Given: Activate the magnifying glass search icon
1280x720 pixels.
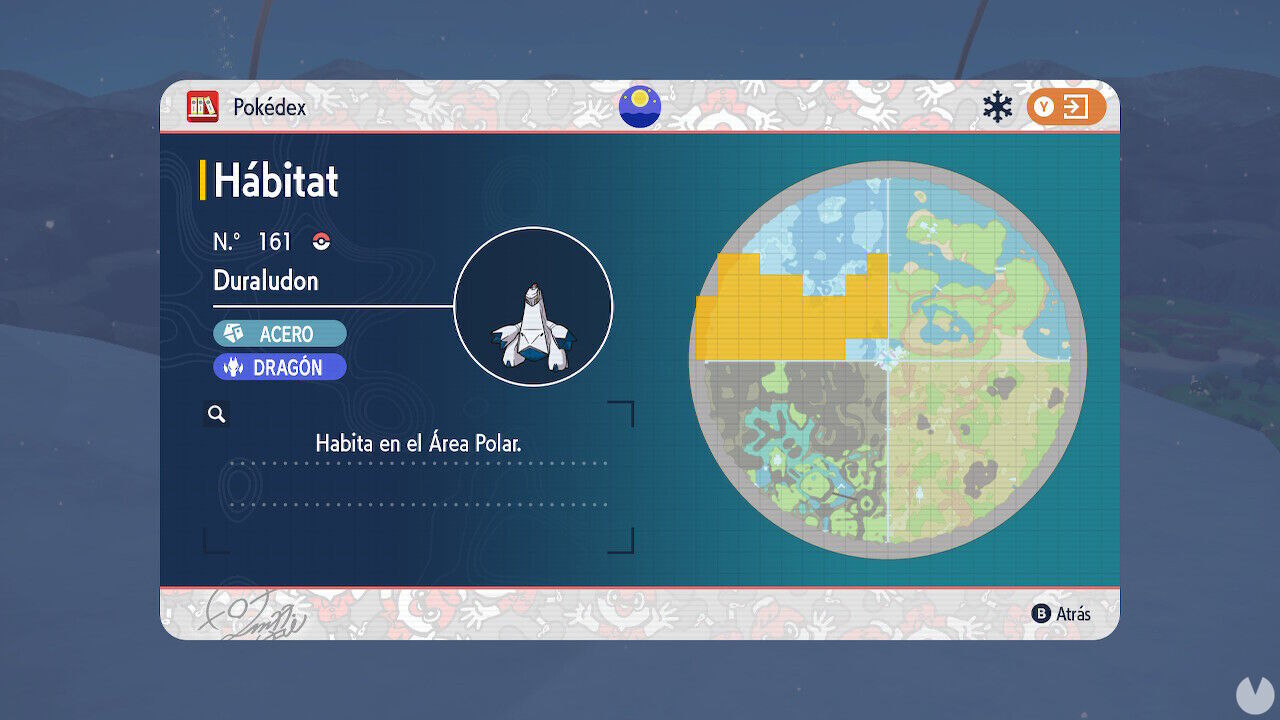Looking at the screenshot, I should click(x=216, y=413).
